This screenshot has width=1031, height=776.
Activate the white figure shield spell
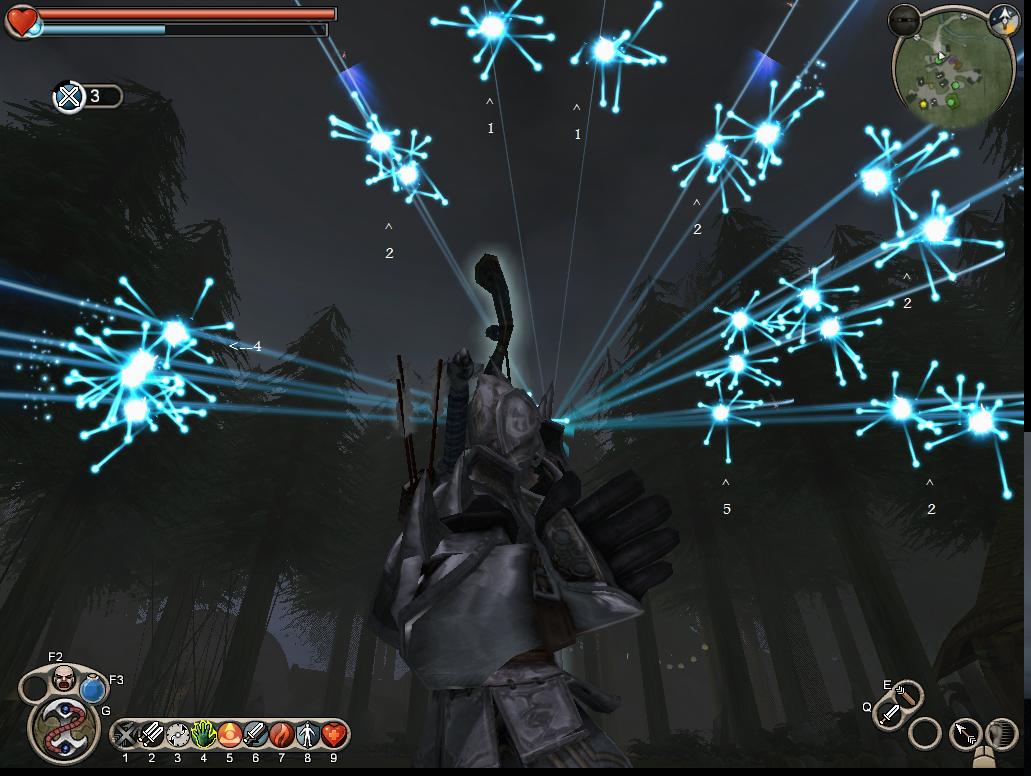(x=308, y=736)
